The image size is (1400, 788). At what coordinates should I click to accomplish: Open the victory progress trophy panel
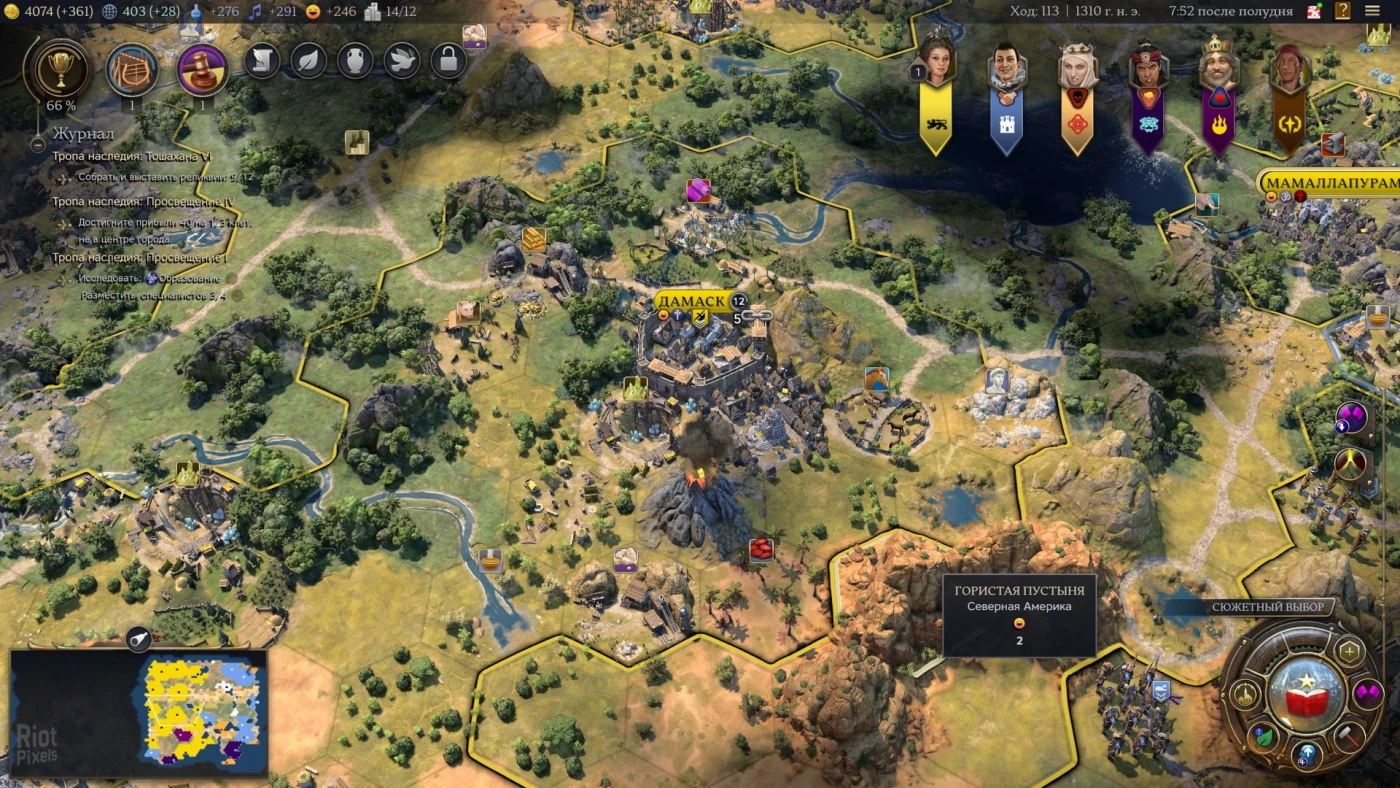pyautogui.click(x=56, y=68)
